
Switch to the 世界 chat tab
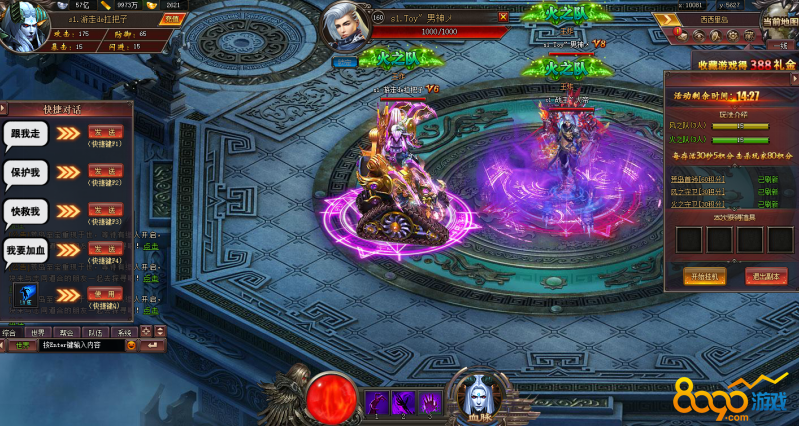39,331
